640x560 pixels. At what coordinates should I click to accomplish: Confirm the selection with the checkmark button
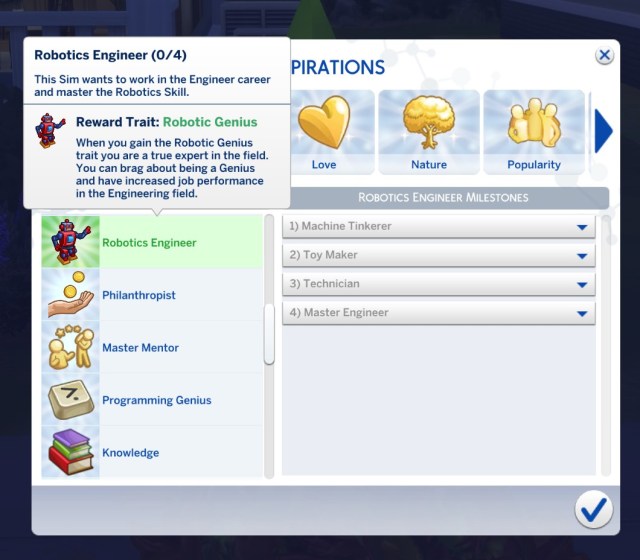593,511
